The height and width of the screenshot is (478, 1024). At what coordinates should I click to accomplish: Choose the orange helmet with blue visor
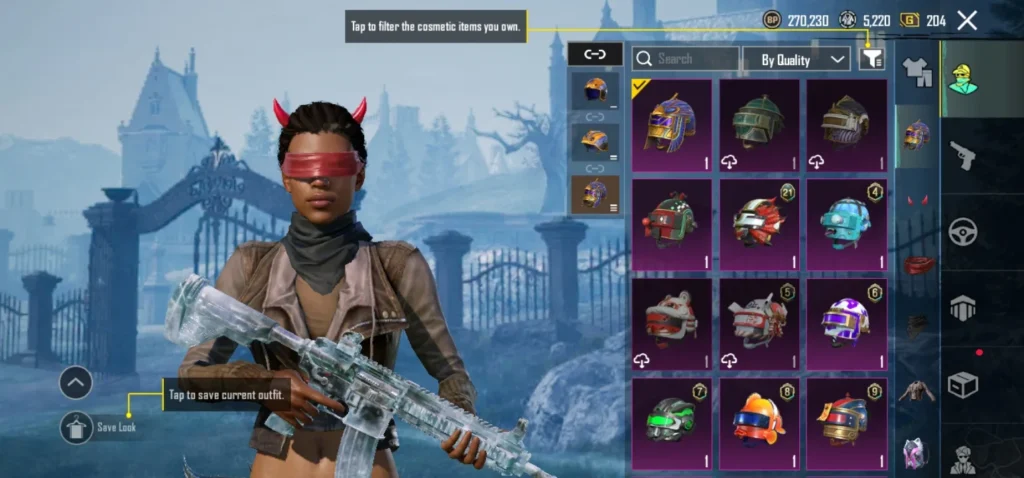[759, 420]
